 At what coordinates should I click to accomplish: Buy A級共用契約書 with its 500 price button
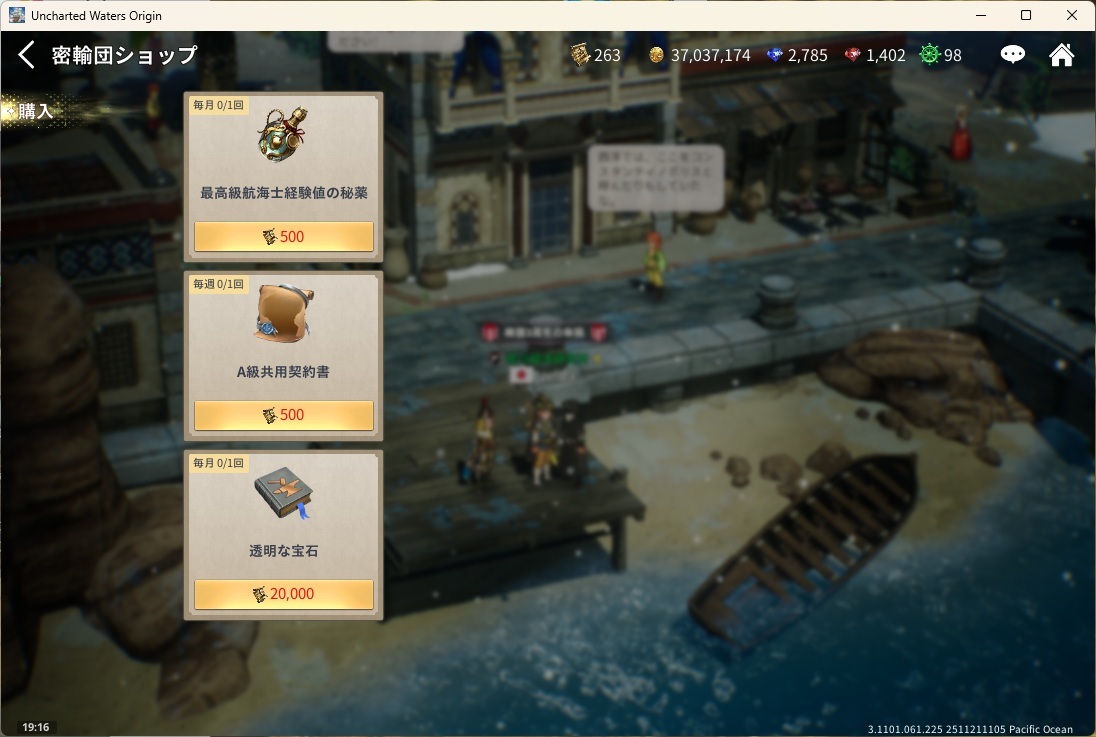(x=283, y=415)
